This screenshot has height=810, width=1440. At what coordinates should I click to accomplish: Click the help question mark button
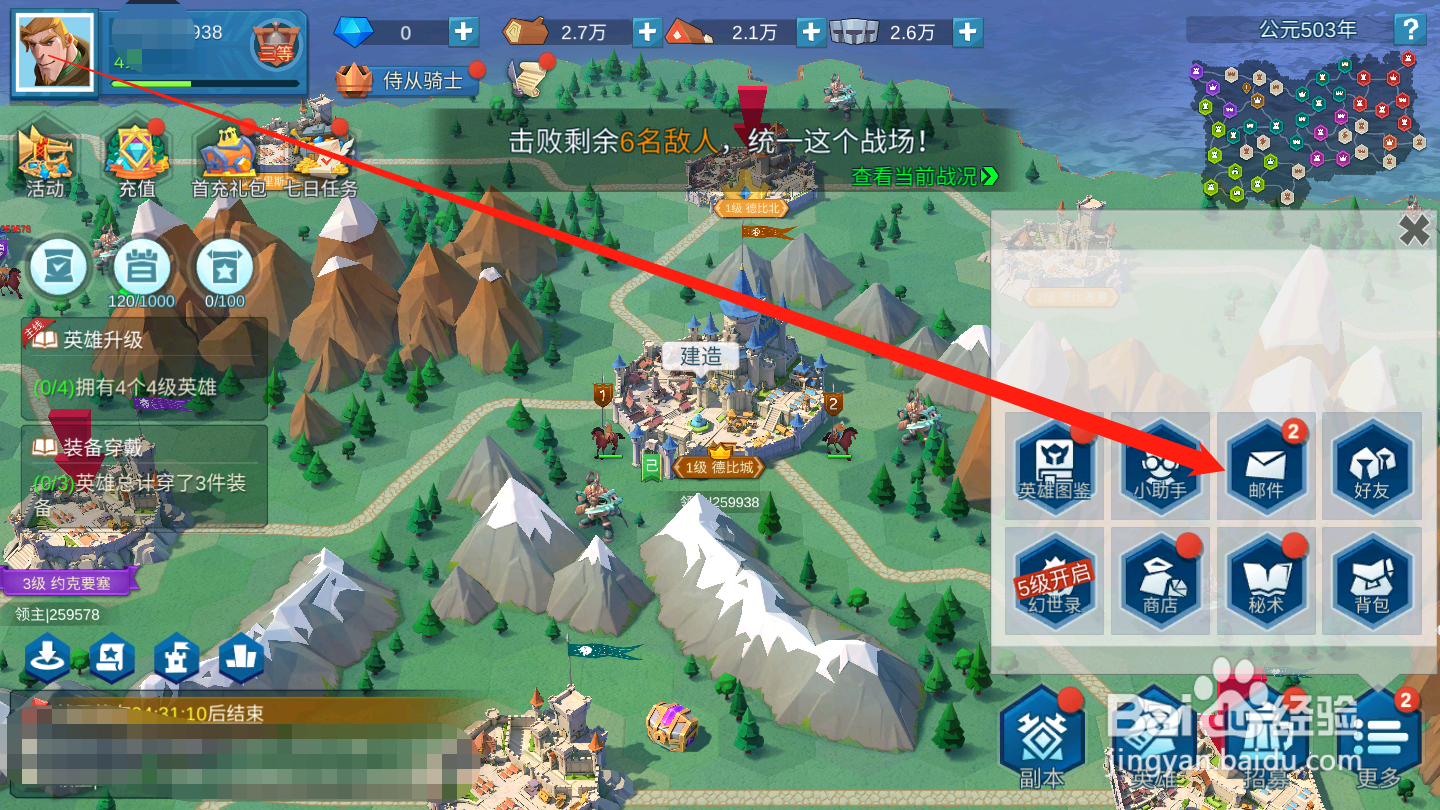1411,30
